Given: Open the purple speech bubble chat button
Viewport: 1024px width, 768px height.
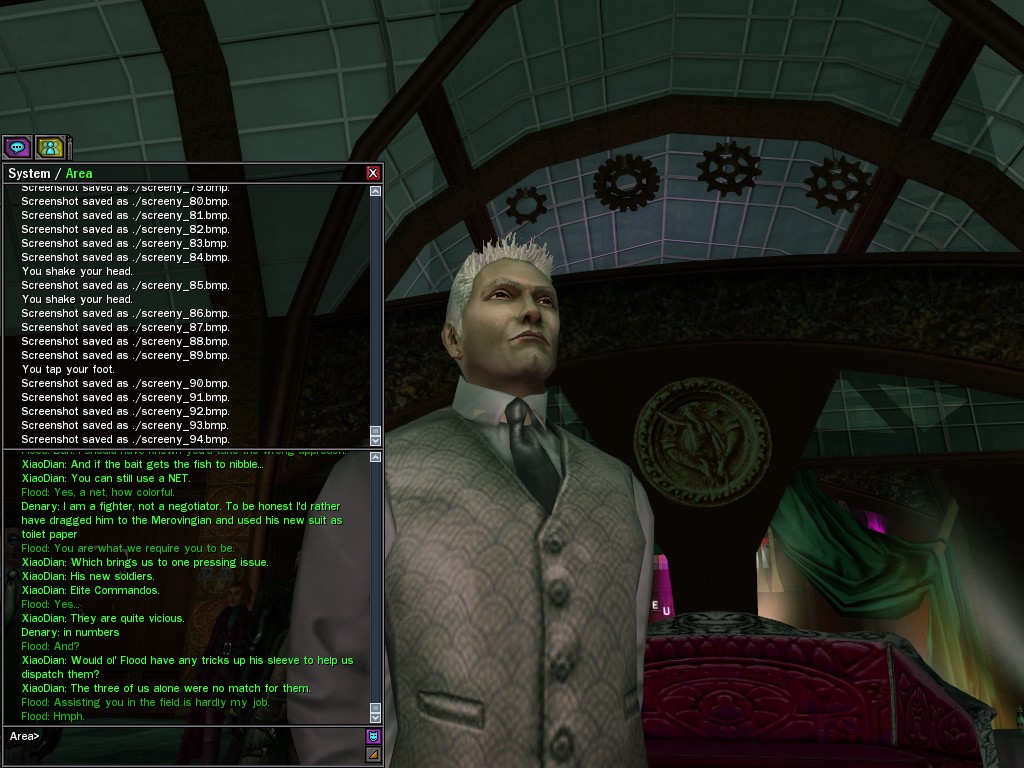Looking at the screenshot, I should point(17,148).
